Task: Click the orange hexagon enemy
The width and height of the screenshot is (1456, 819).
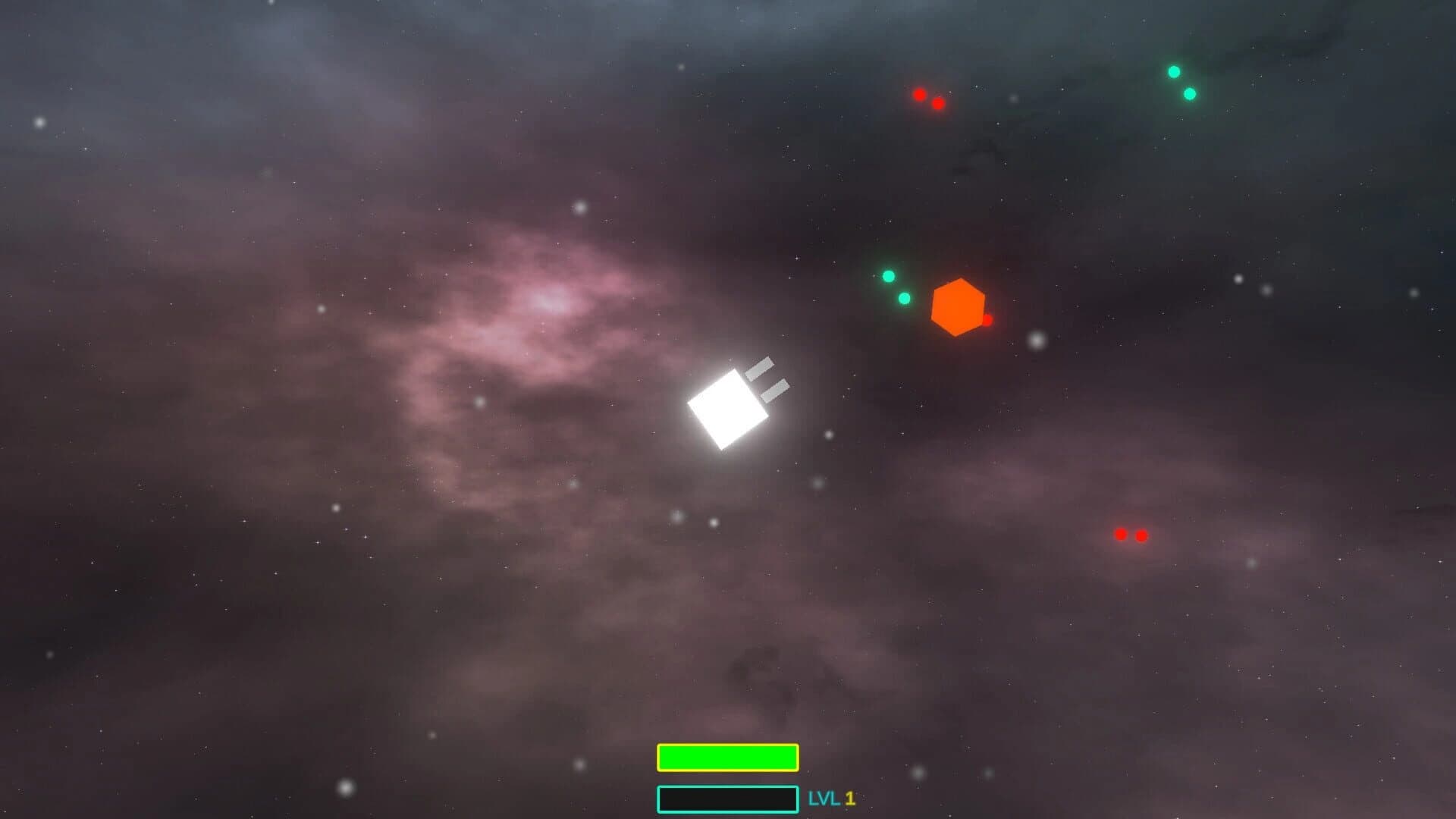Action: pyautogui.click(x=958, y=306)
